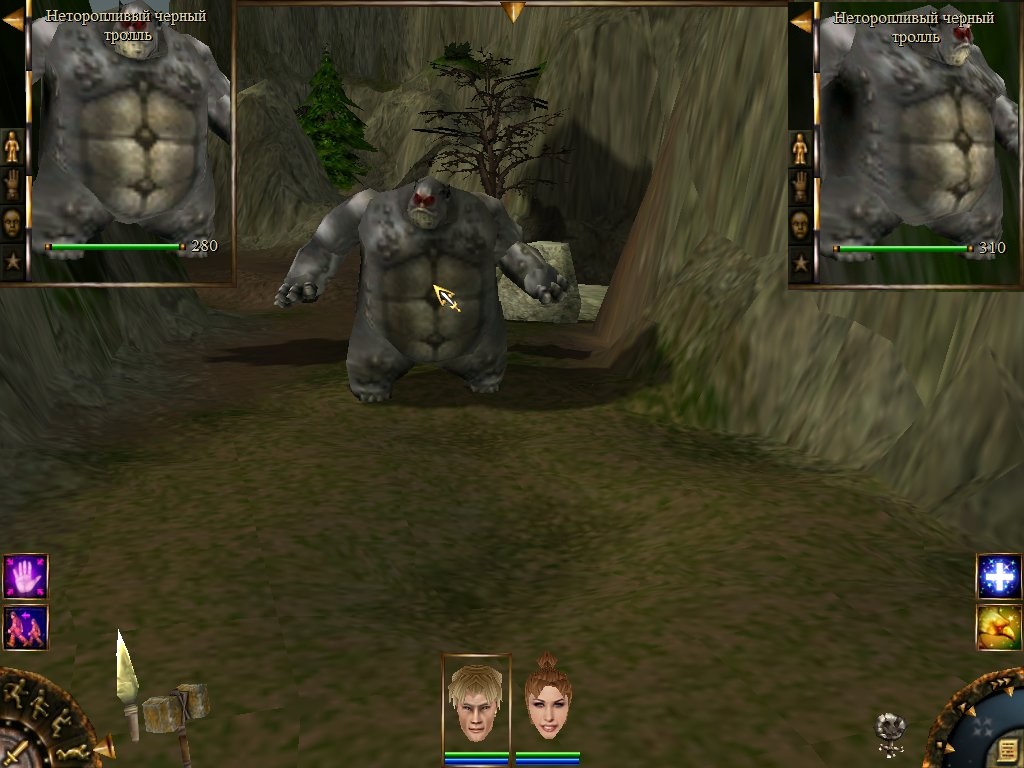Select the red-haired female hero portrait
Image resolution: width=1024 pixels, height=768 pixels.
(547, 702)
